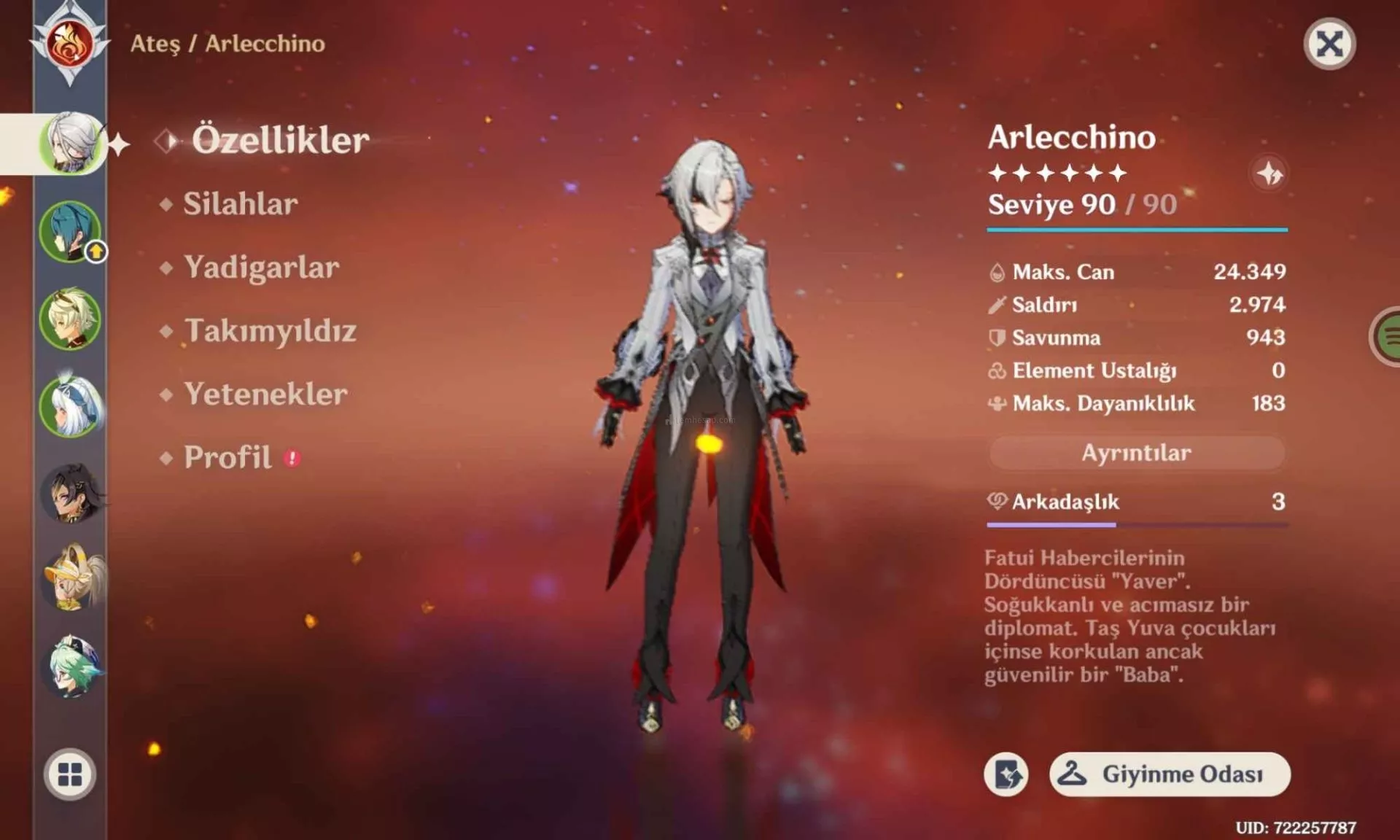Image resolution: width=1400 pixels, height=840 pixels.
Task: Click the square icon button beside Giyinme Odası
Action: point(1006,774)
